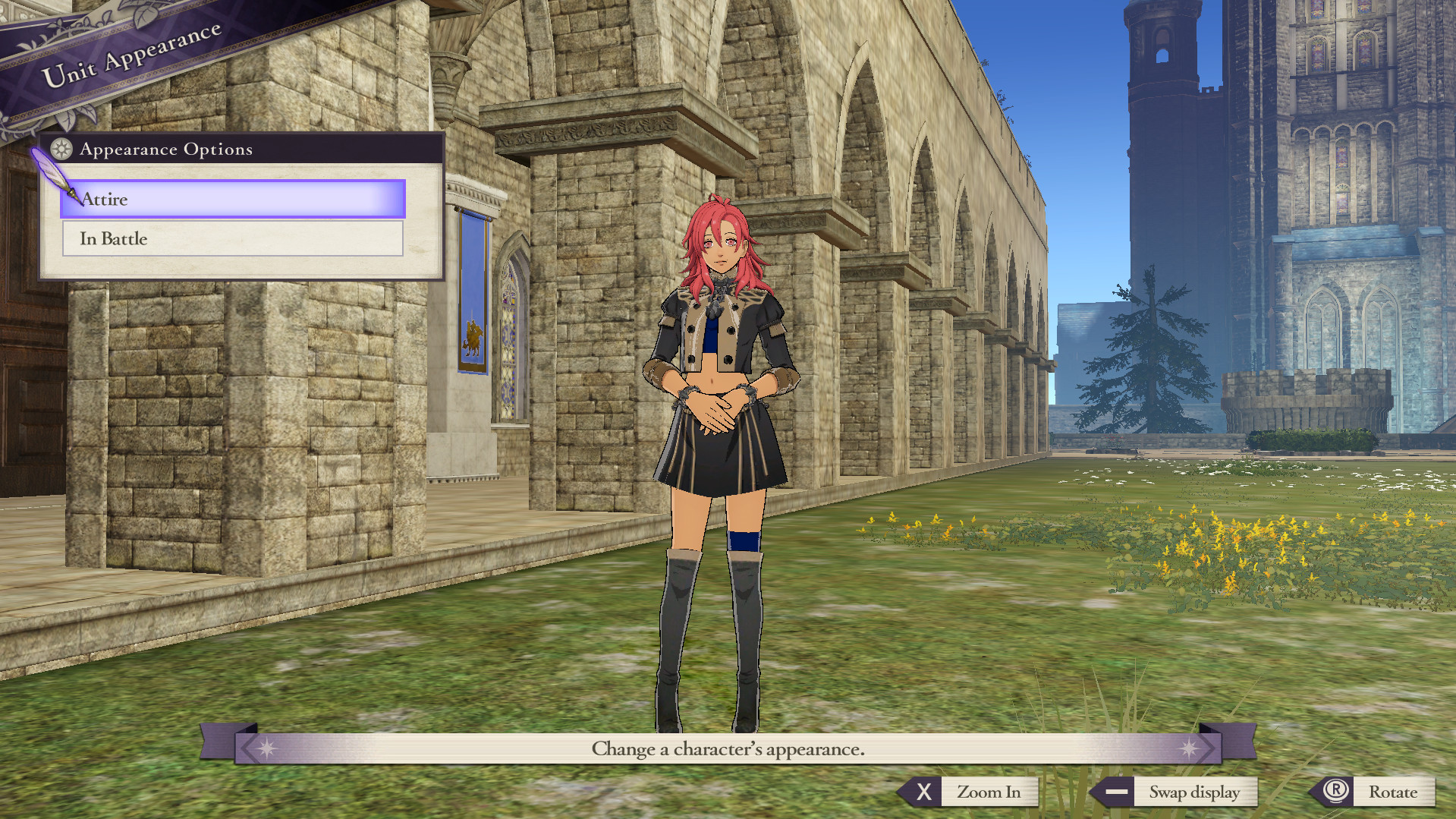Select the In Battle option
Viewport: 1456px width, 819px height.
tap(232, 239)
